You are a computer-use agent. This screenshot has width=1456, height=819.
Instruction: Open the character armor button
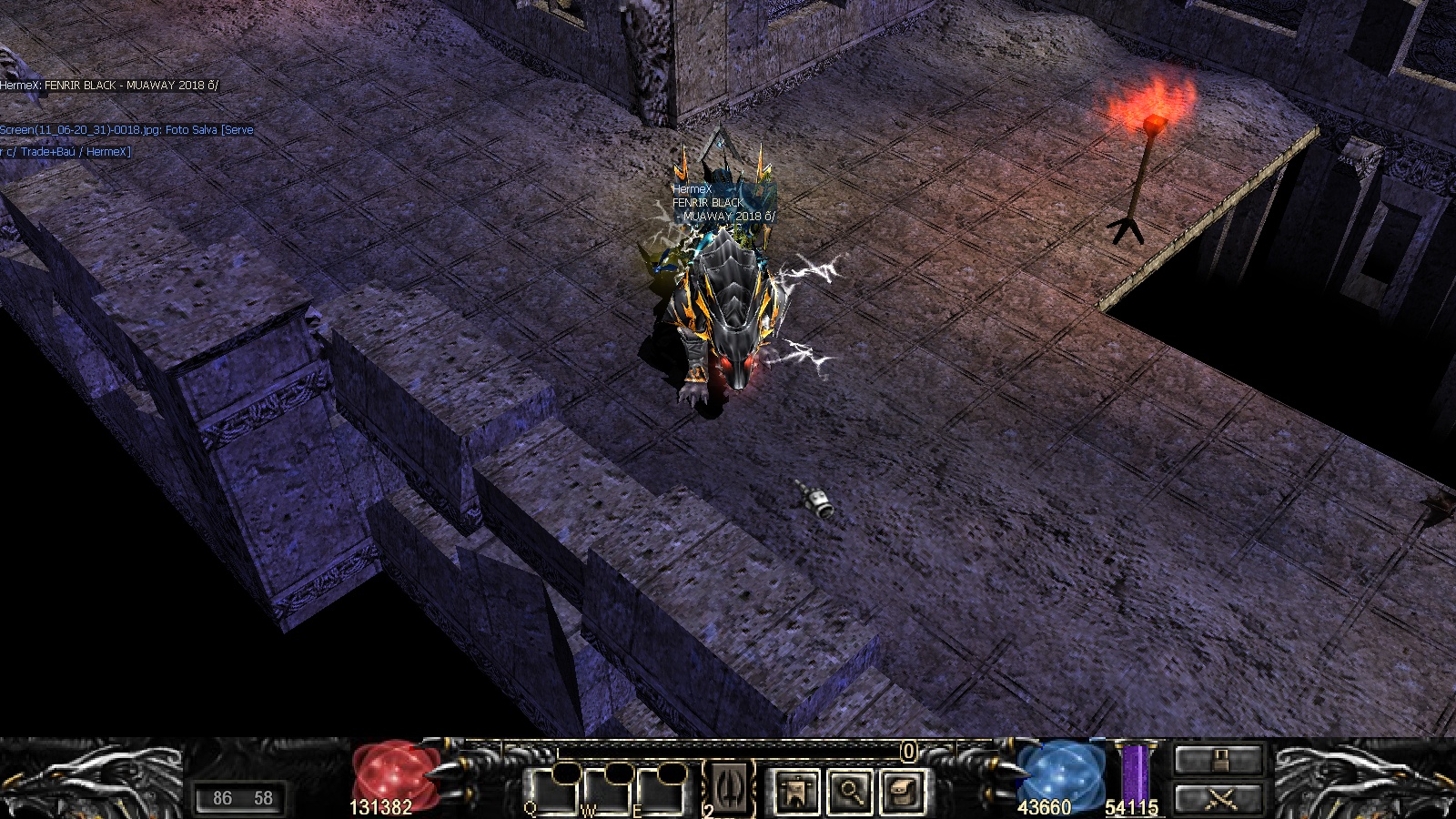tap(797, 791)
